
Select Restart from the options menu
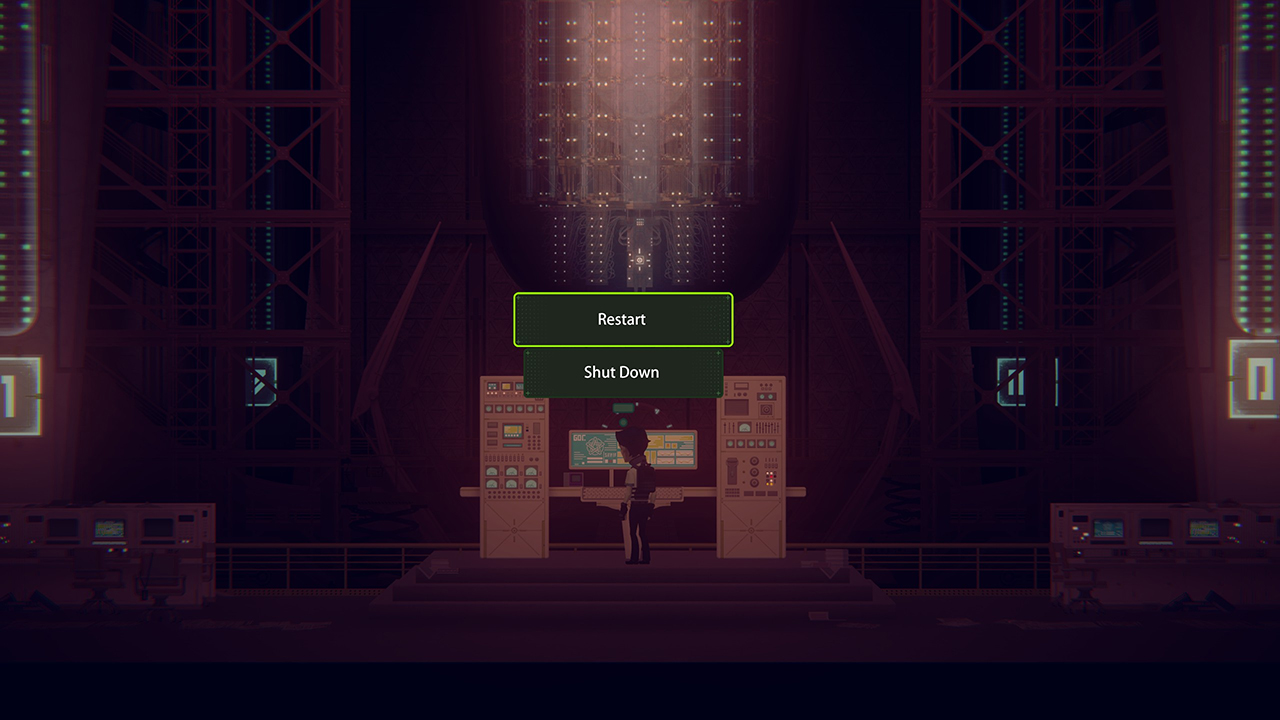[x=622, y=320]
